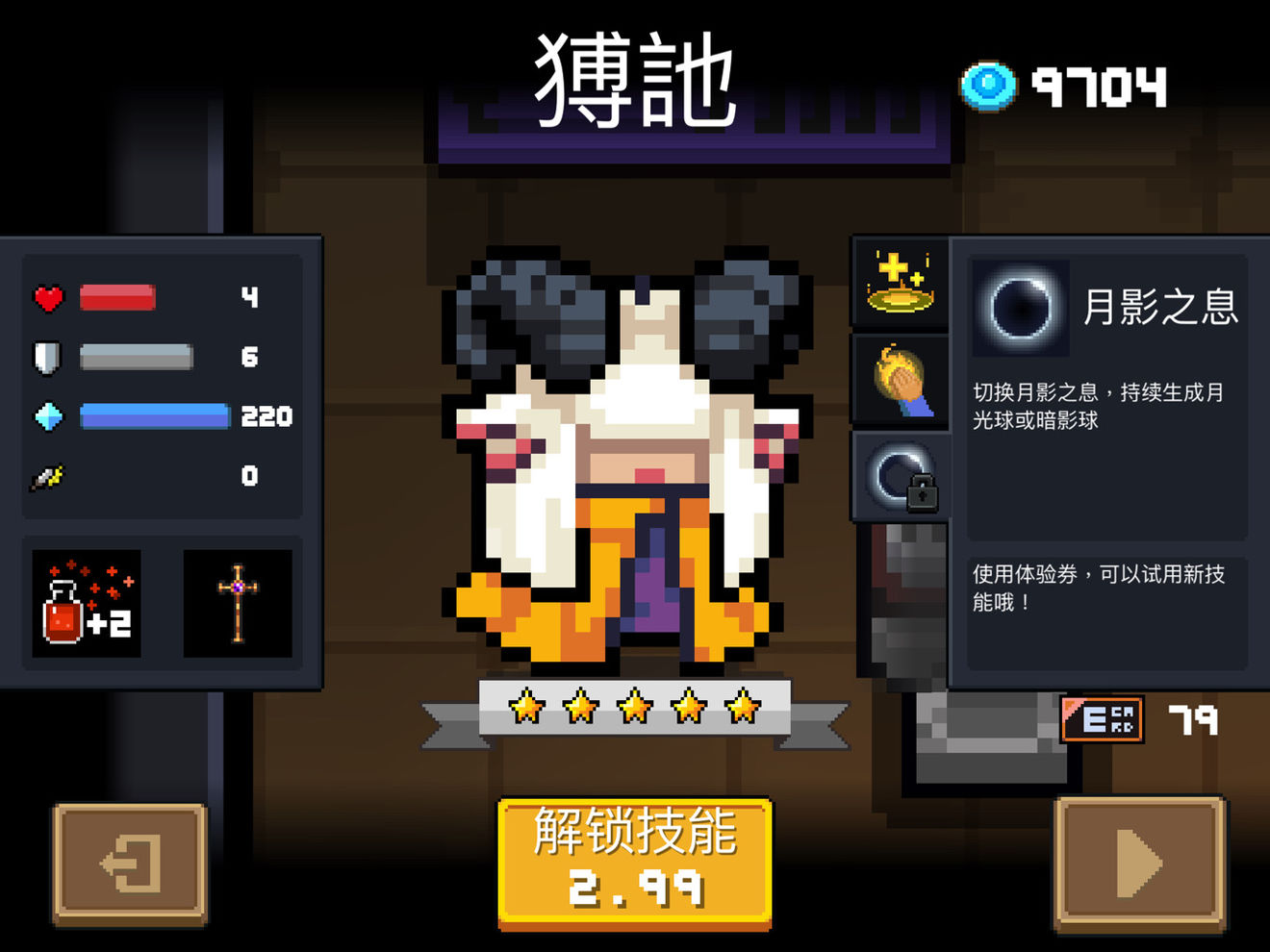Viewport: 1270px width, 952px height.
Task: Select the locked moon skill slot
Action: (900, 475)
